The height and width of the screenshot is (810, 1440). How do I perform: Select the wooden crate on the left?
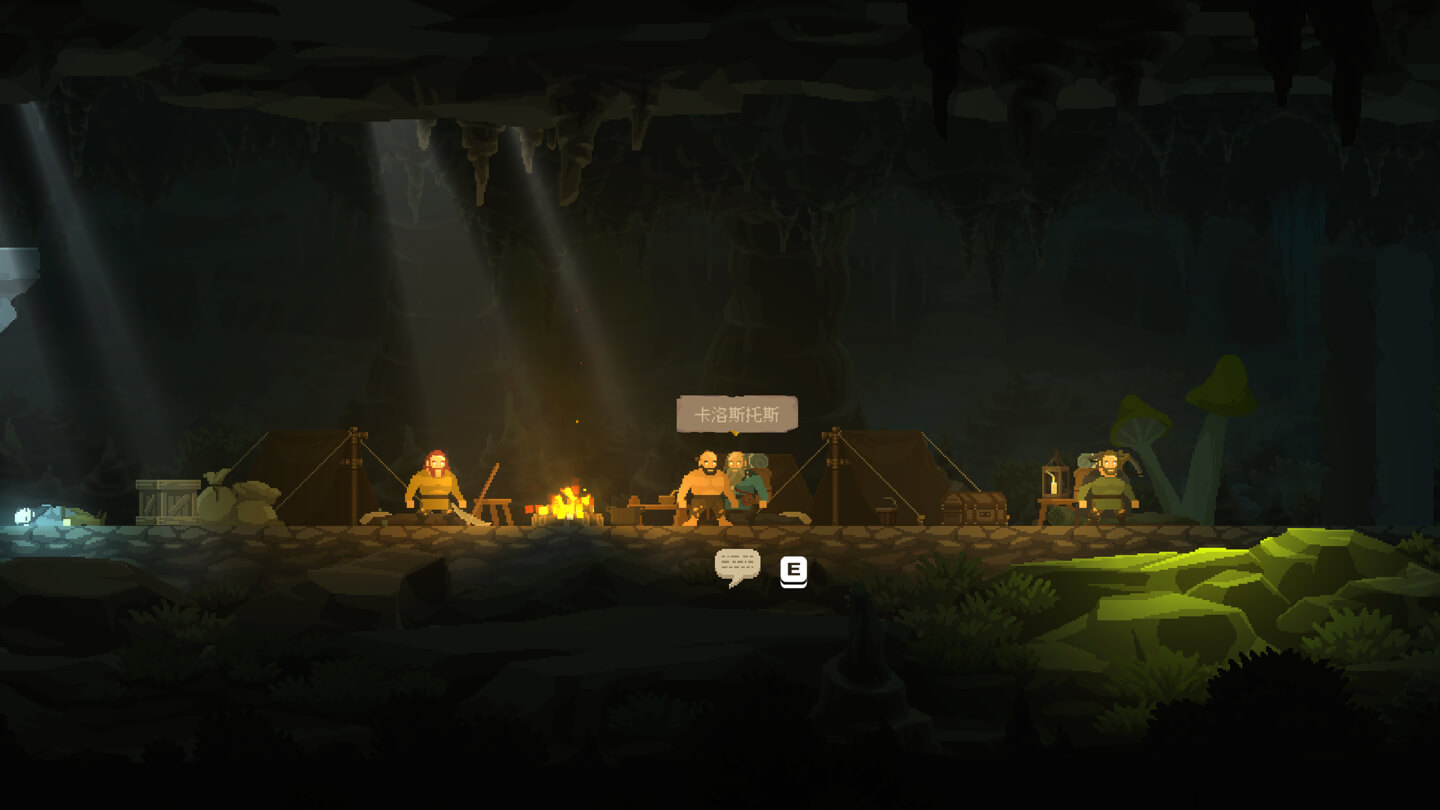click(170, 500)
